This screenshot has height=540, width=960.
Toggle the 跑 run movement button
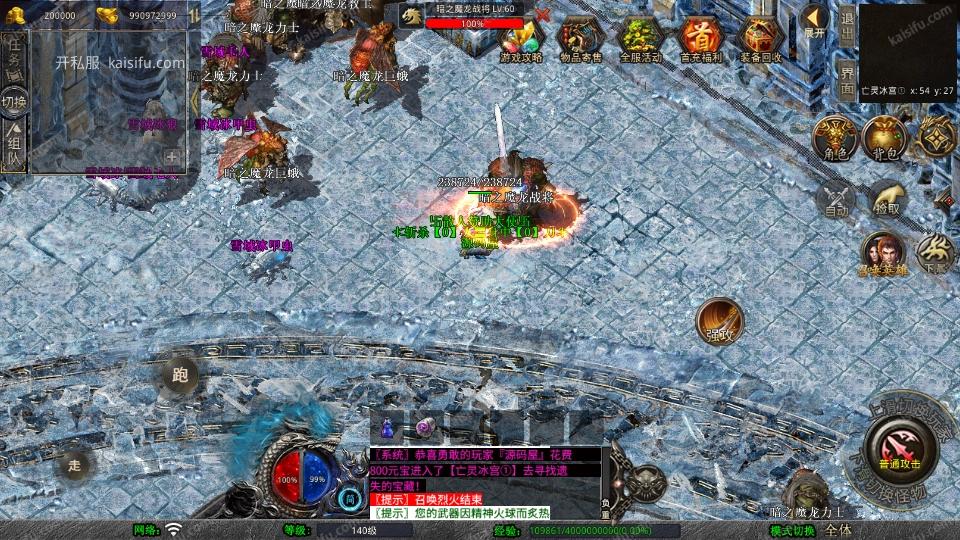tap(180, 376)
